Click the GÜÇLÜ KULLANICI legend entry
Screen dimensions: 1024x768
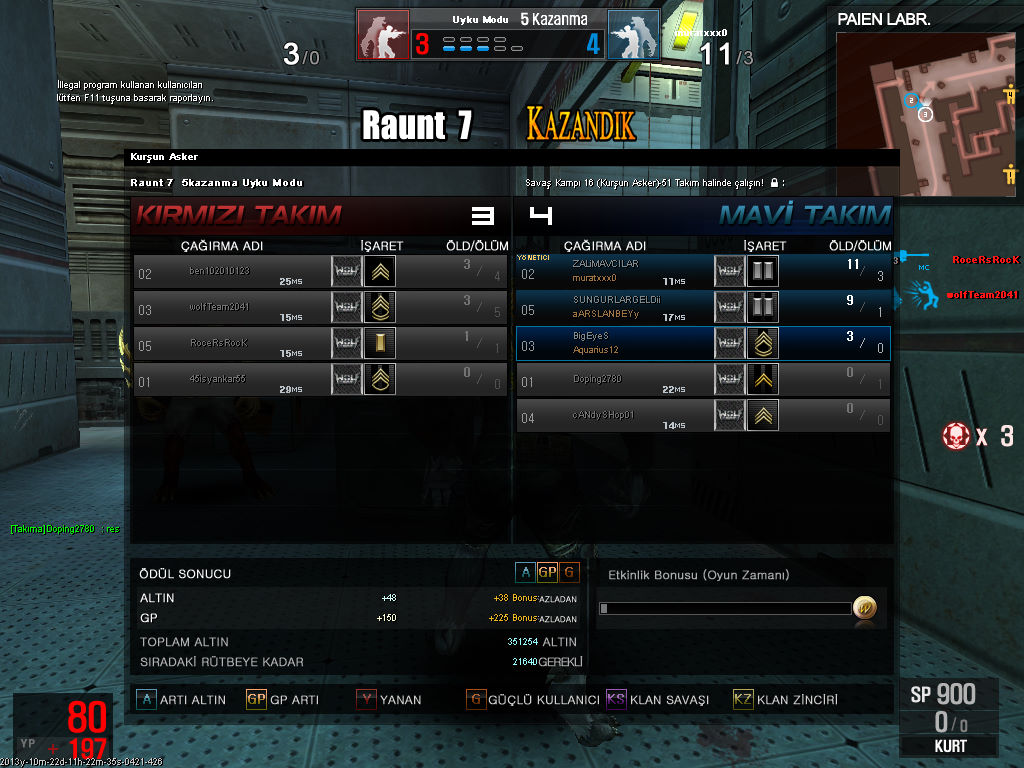pos(532,700)
